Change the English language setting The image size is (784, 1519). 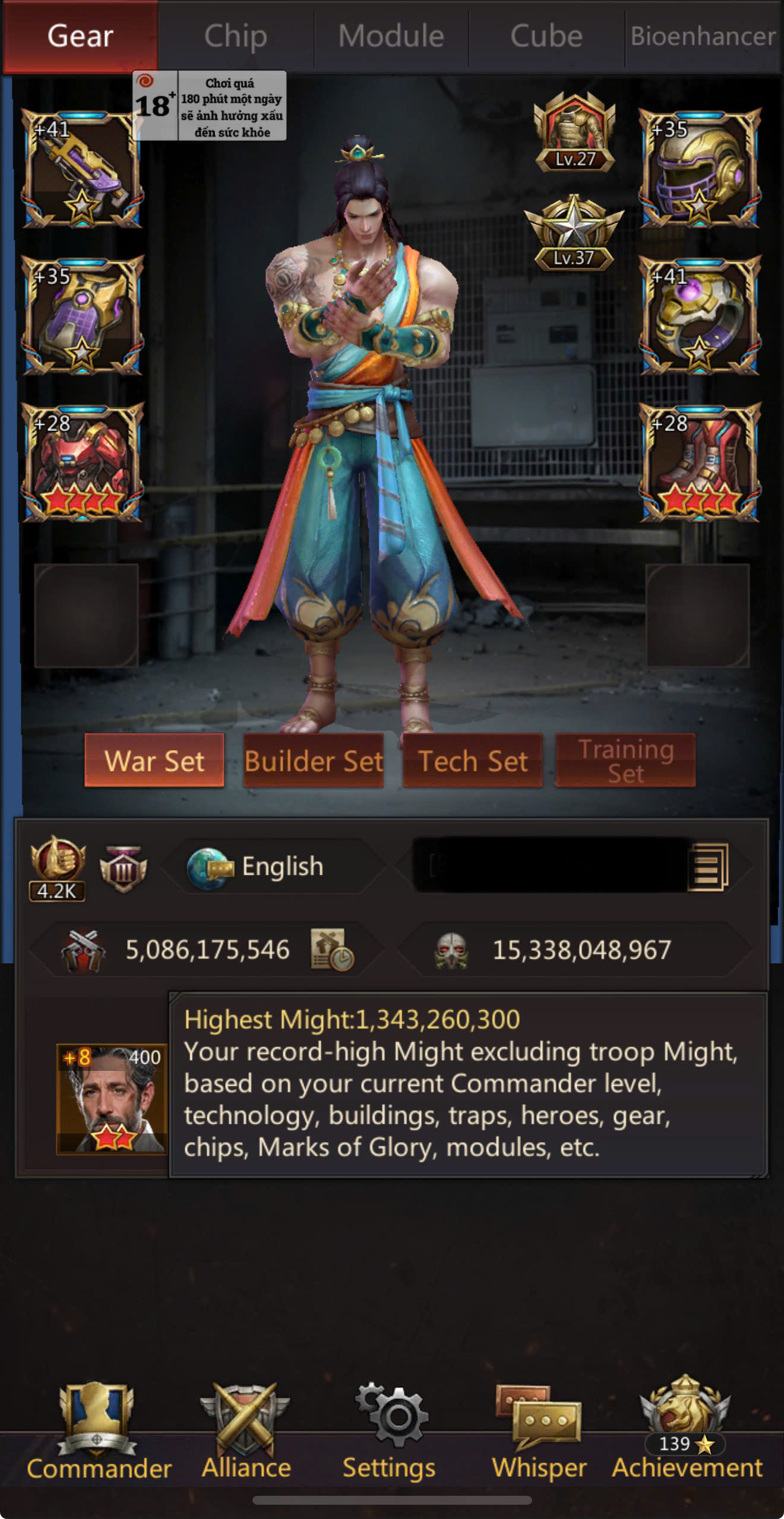click(x=273, y=866)
